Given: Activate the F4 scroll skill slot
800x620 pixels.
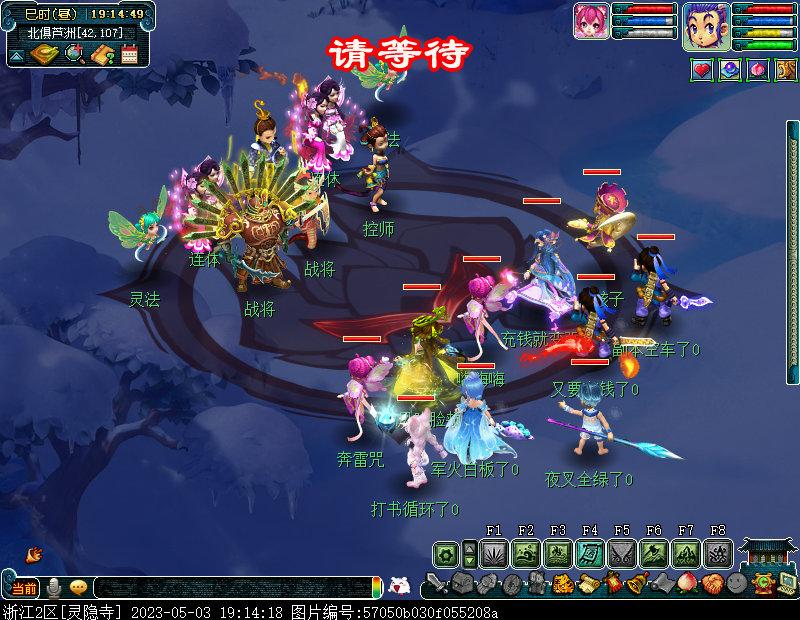Looking at the screenshot, I should [x=590, y=553].
